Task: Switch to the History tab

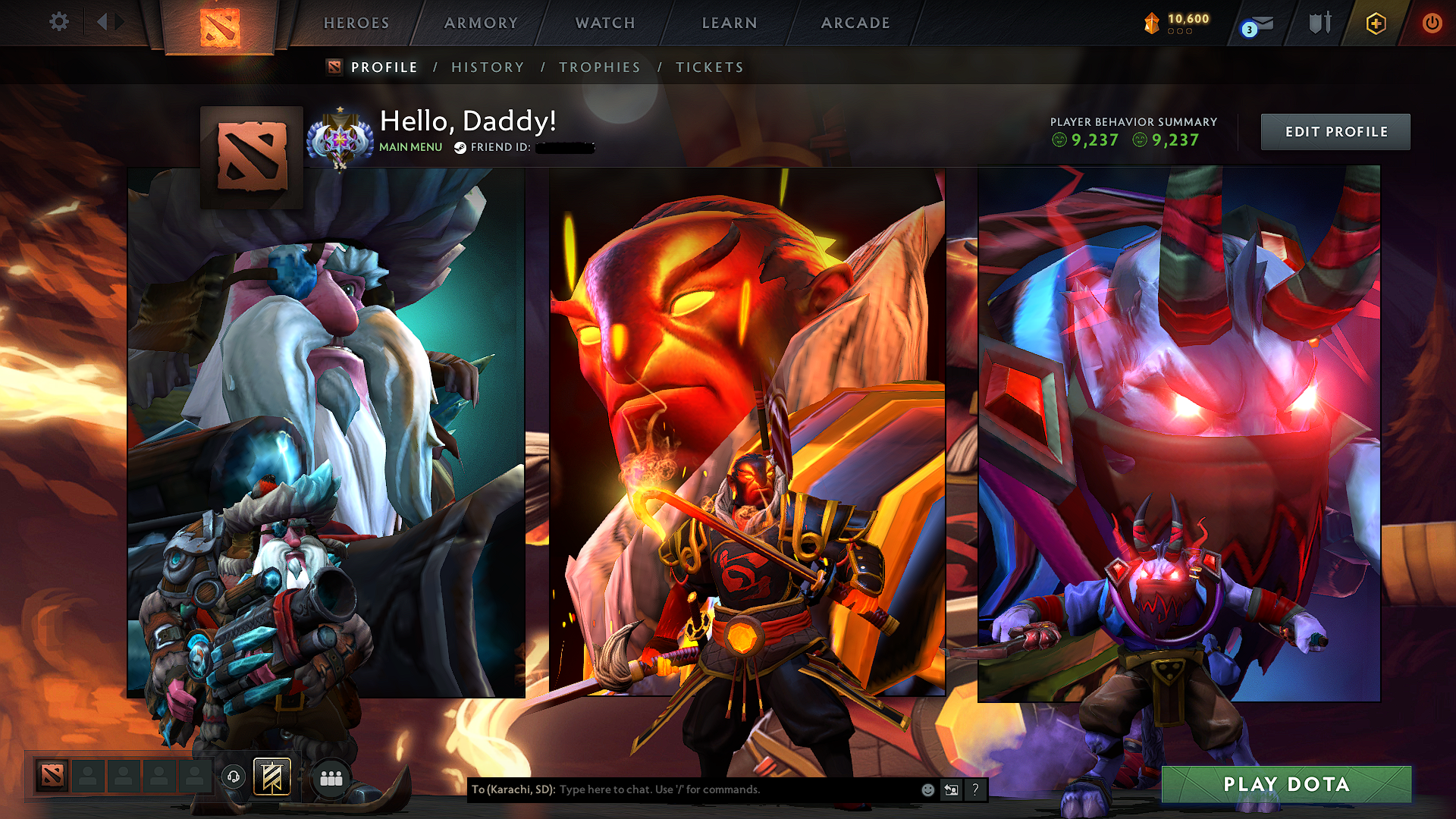Action: 488,67
